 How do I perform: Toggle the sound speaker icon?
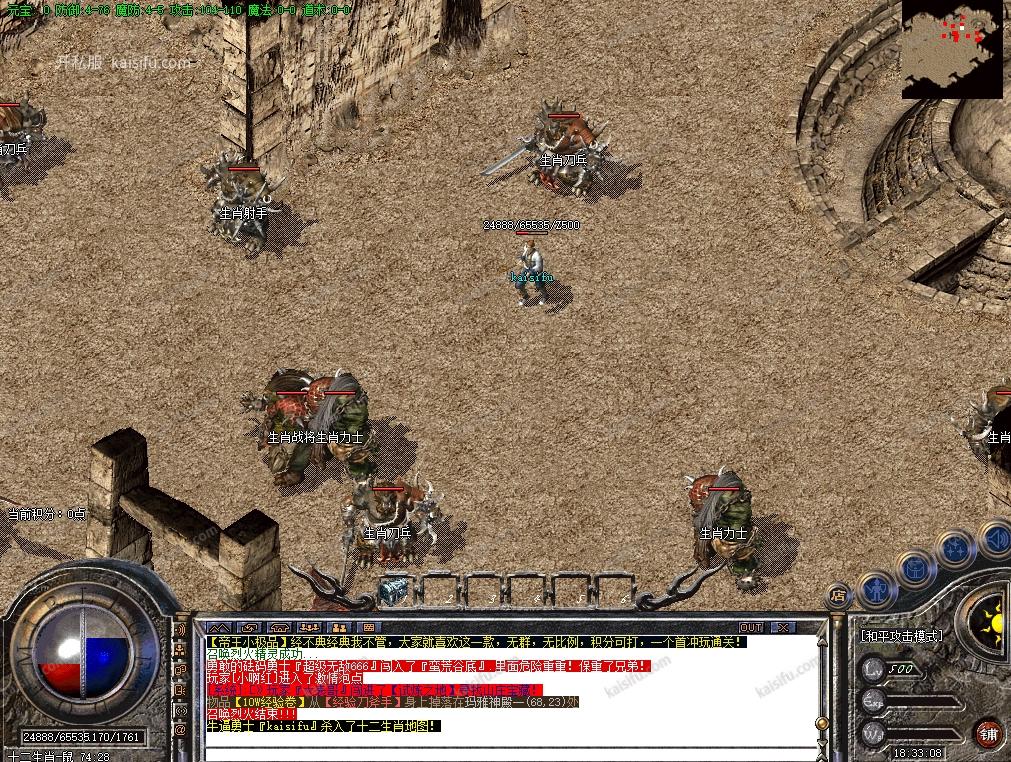coord(993,538)
